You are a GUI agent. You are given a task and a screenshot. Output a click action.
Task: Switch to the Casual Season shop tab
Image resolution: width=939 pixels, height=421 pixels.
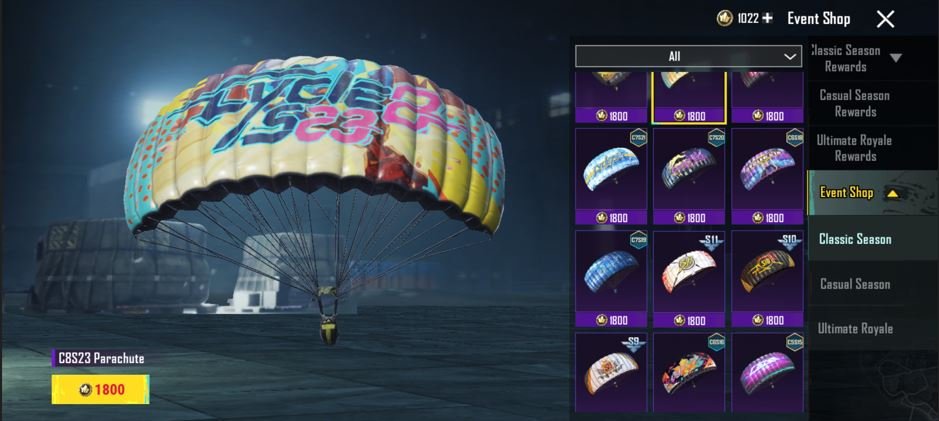click(855, 284)
